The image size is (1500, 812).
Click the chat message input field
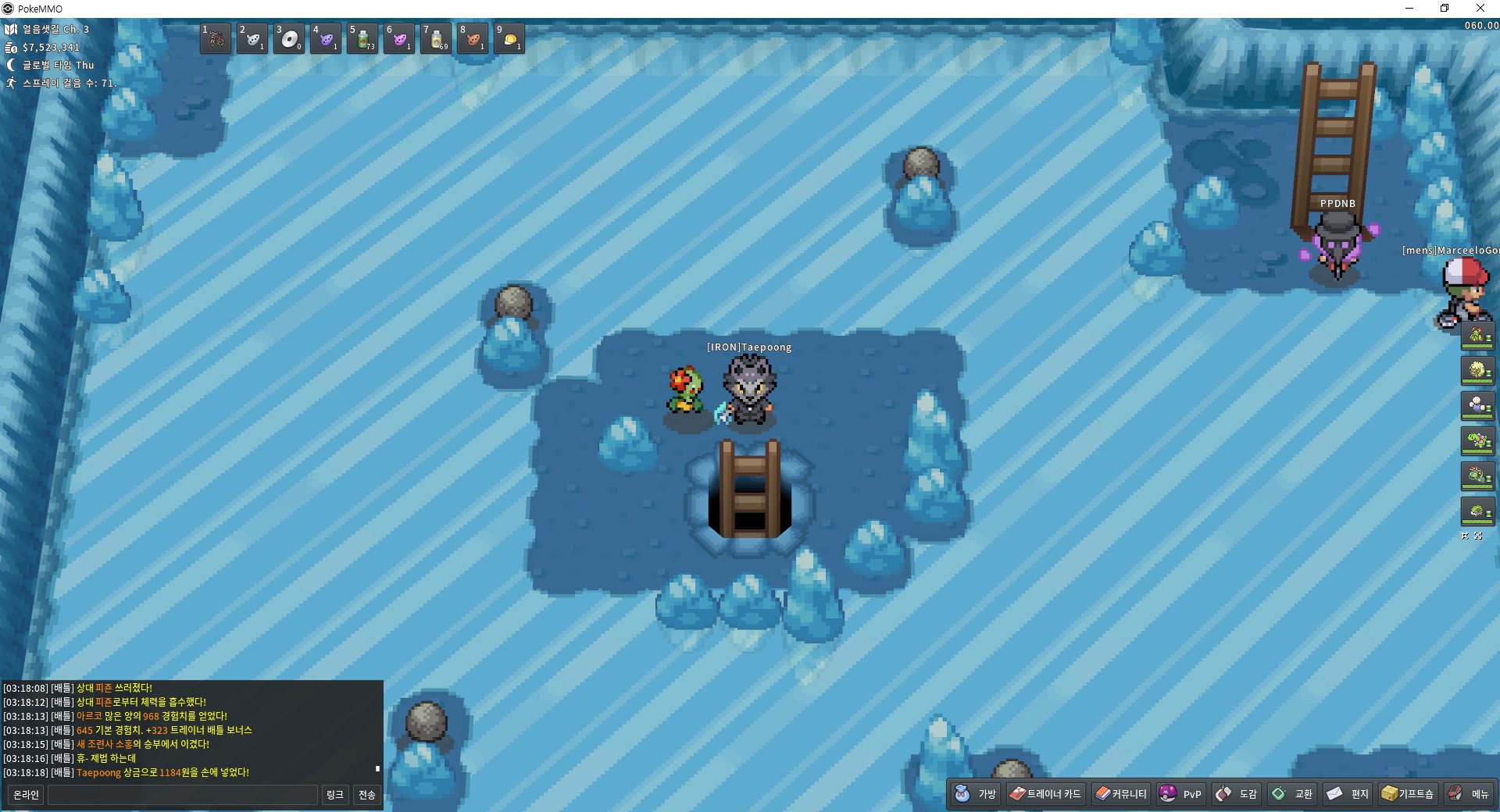coord(183,795)
